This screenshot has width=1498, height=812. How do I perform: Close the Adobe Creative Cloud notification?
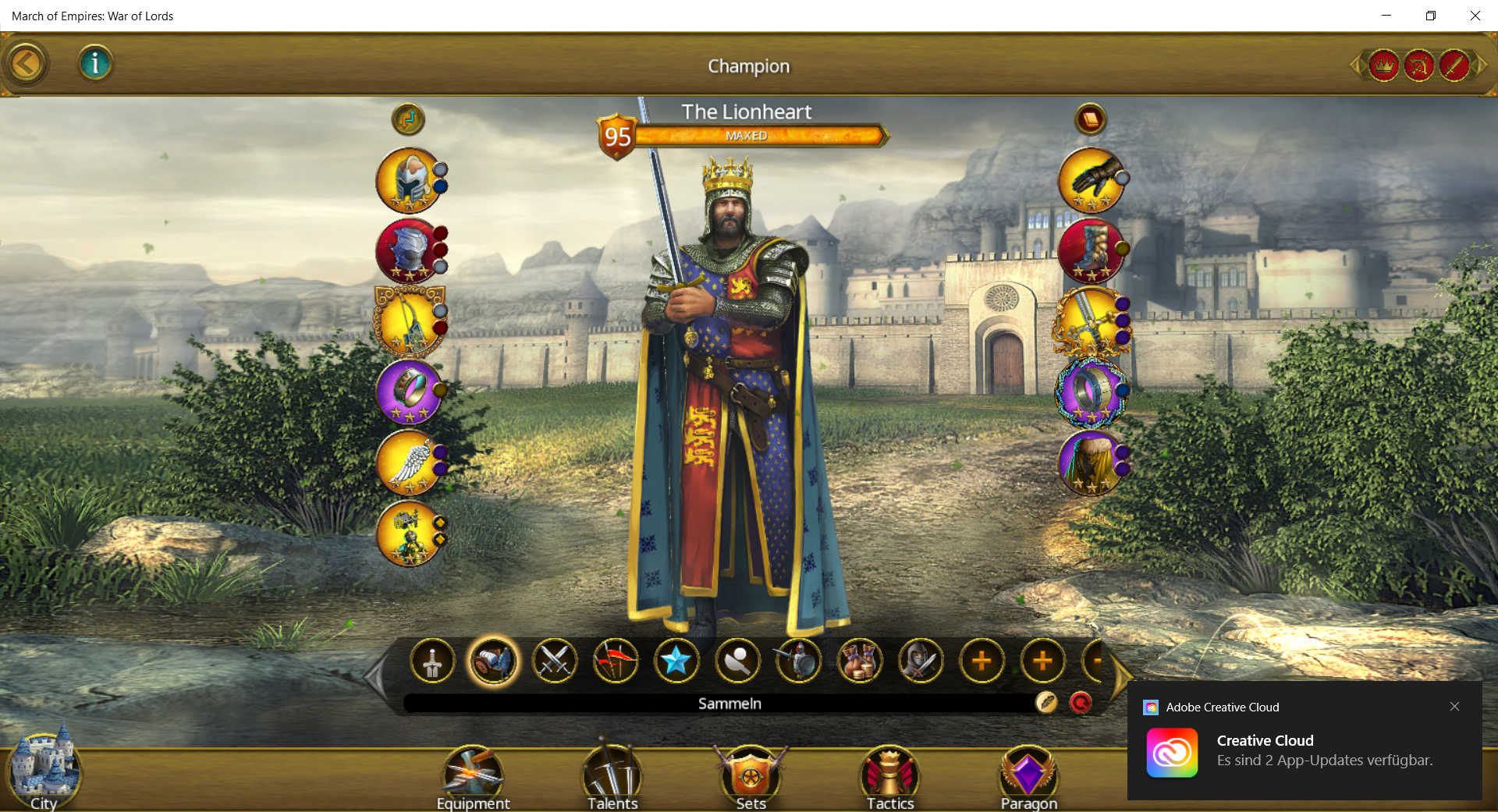tap(1454, 707)
